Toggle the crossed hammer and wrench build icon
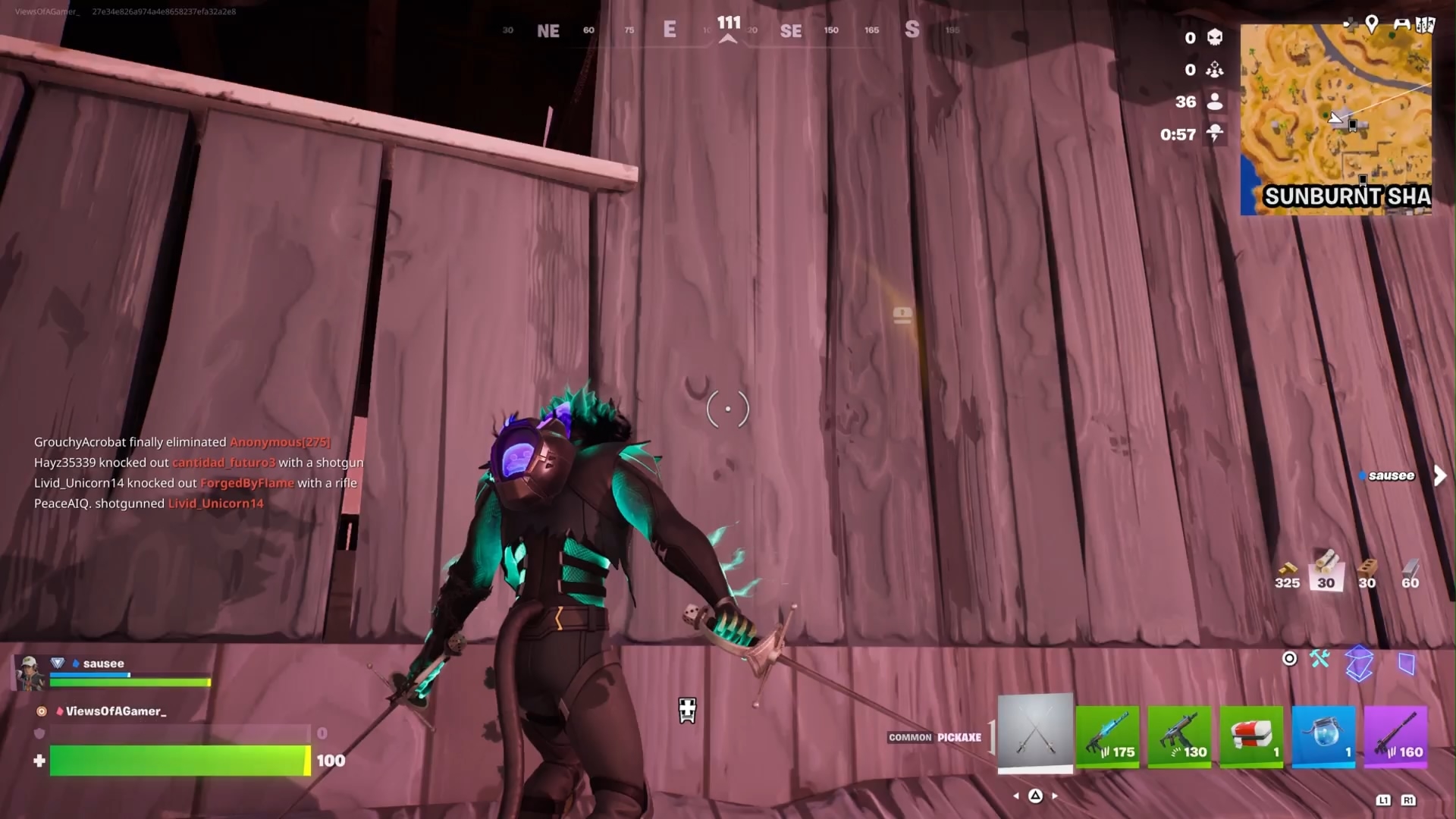The image size is (1456, 819). pyautogui.click(x=1319, y=659)
